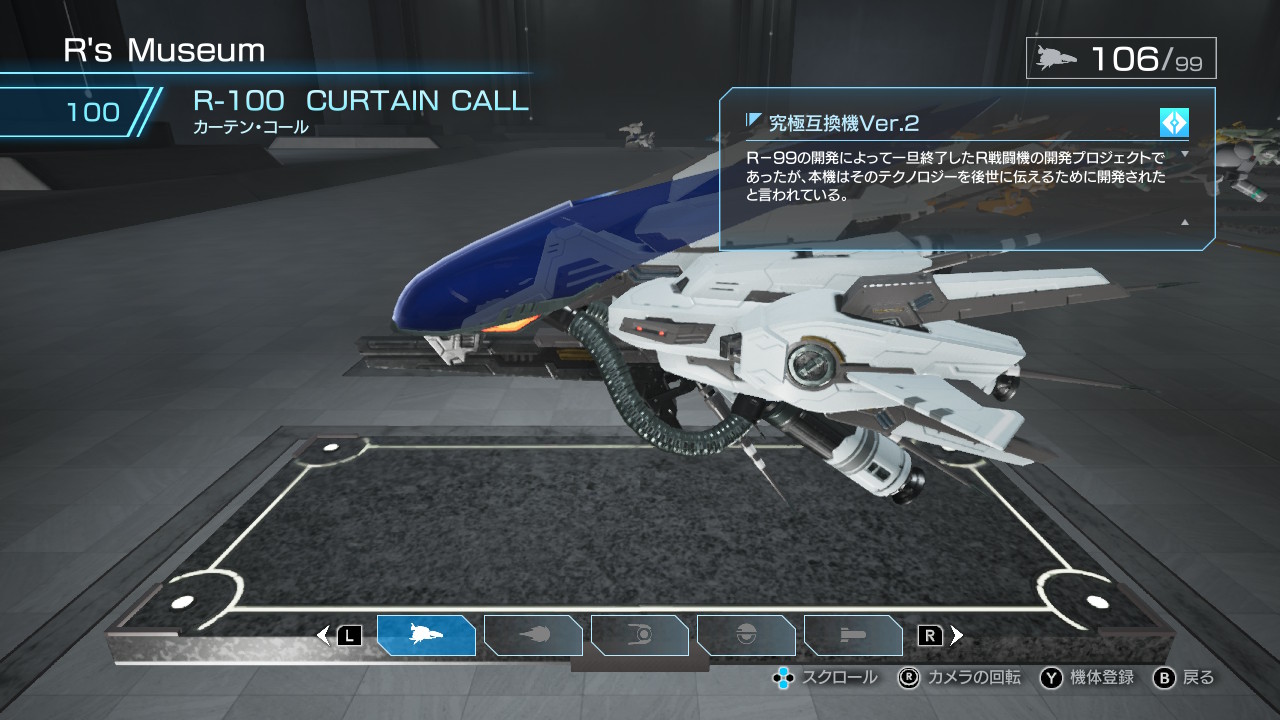Screen dimensions: 1280x720
Task: Click the description panel's down scroll arrow
Action: [x=1185, y=154]
